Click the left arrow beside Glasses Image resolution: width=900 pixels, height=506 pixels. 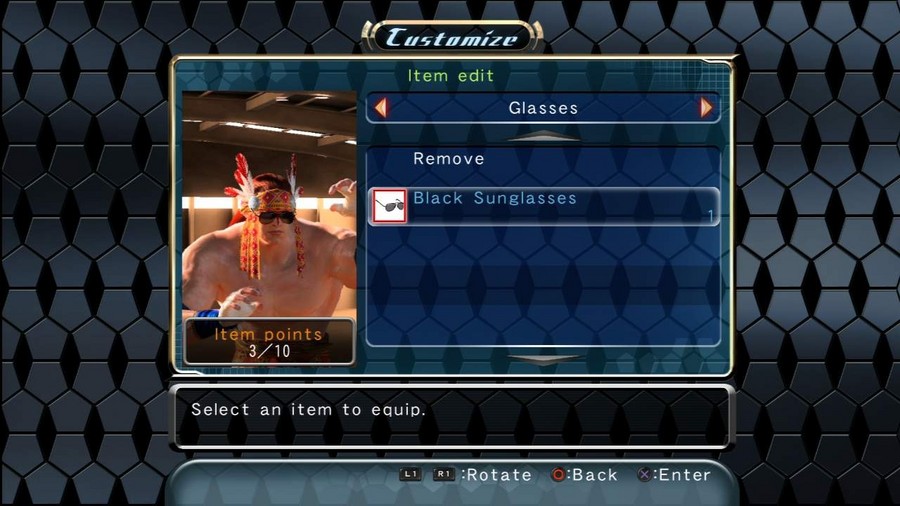[380, 108]
